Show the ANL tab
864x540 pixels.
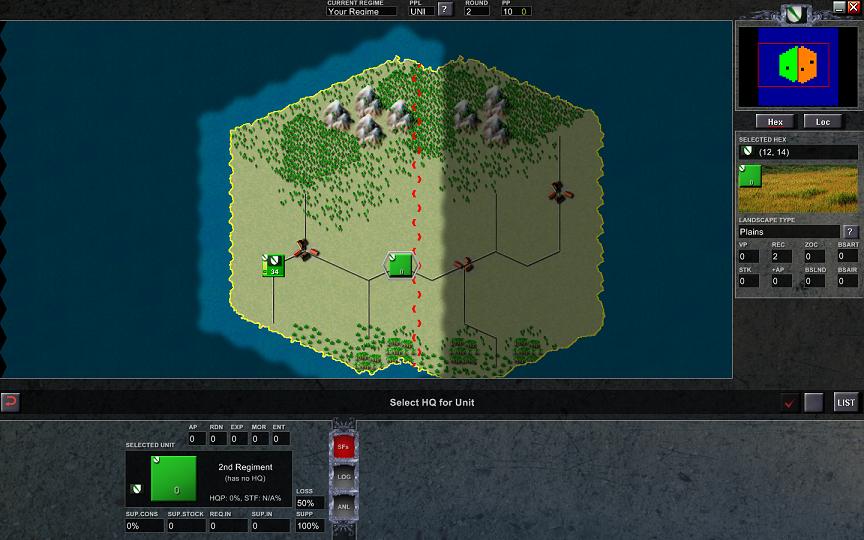(x=343, y=506)
